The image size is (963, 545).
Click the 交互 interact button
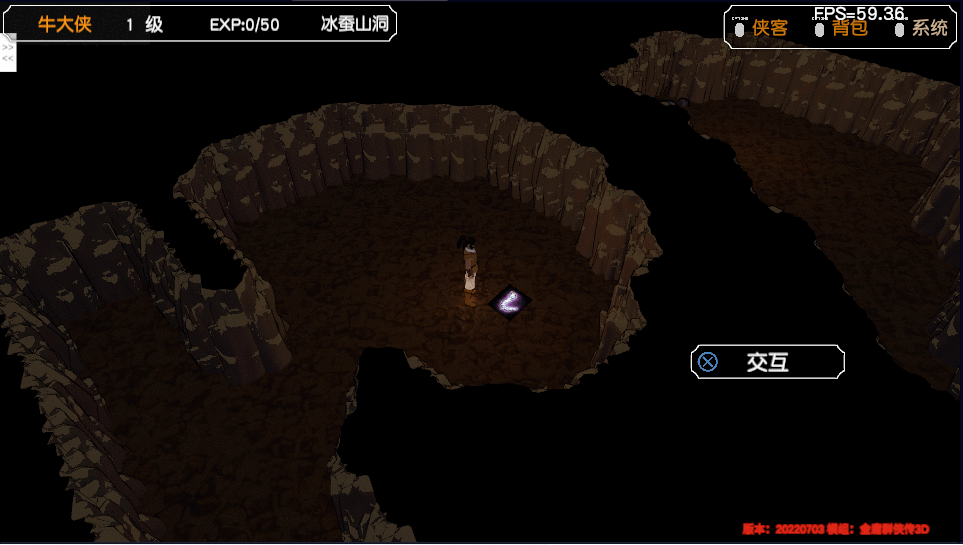(x=767, y=362)
